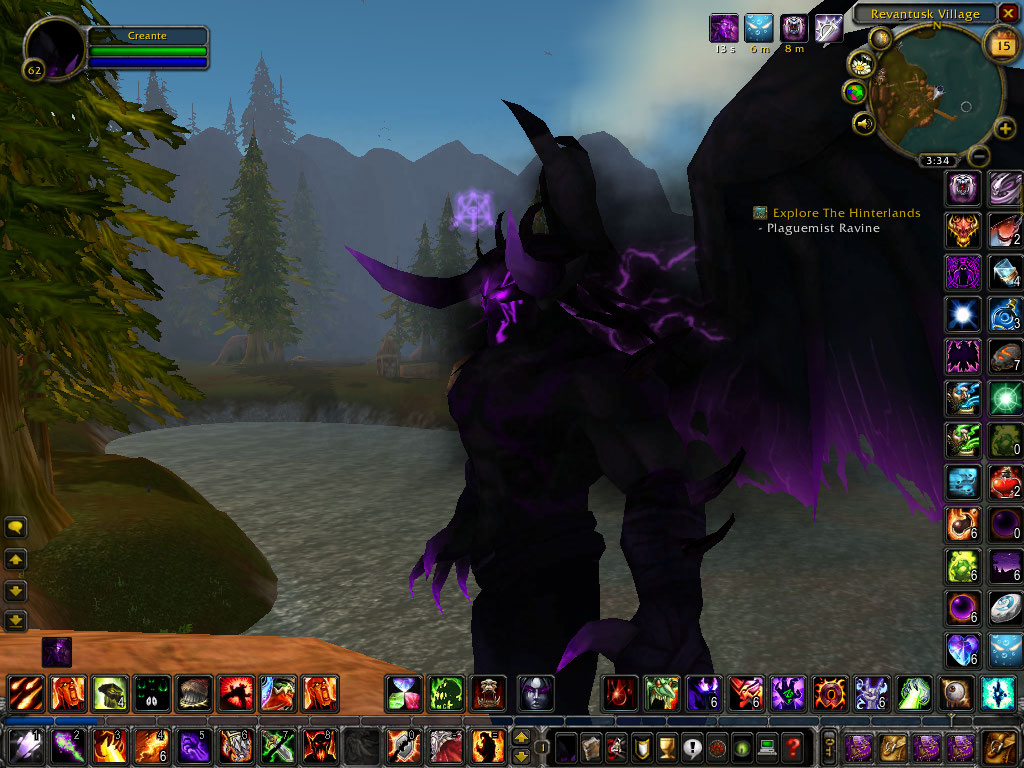Zoom in on the minimap

(1005, 128)
